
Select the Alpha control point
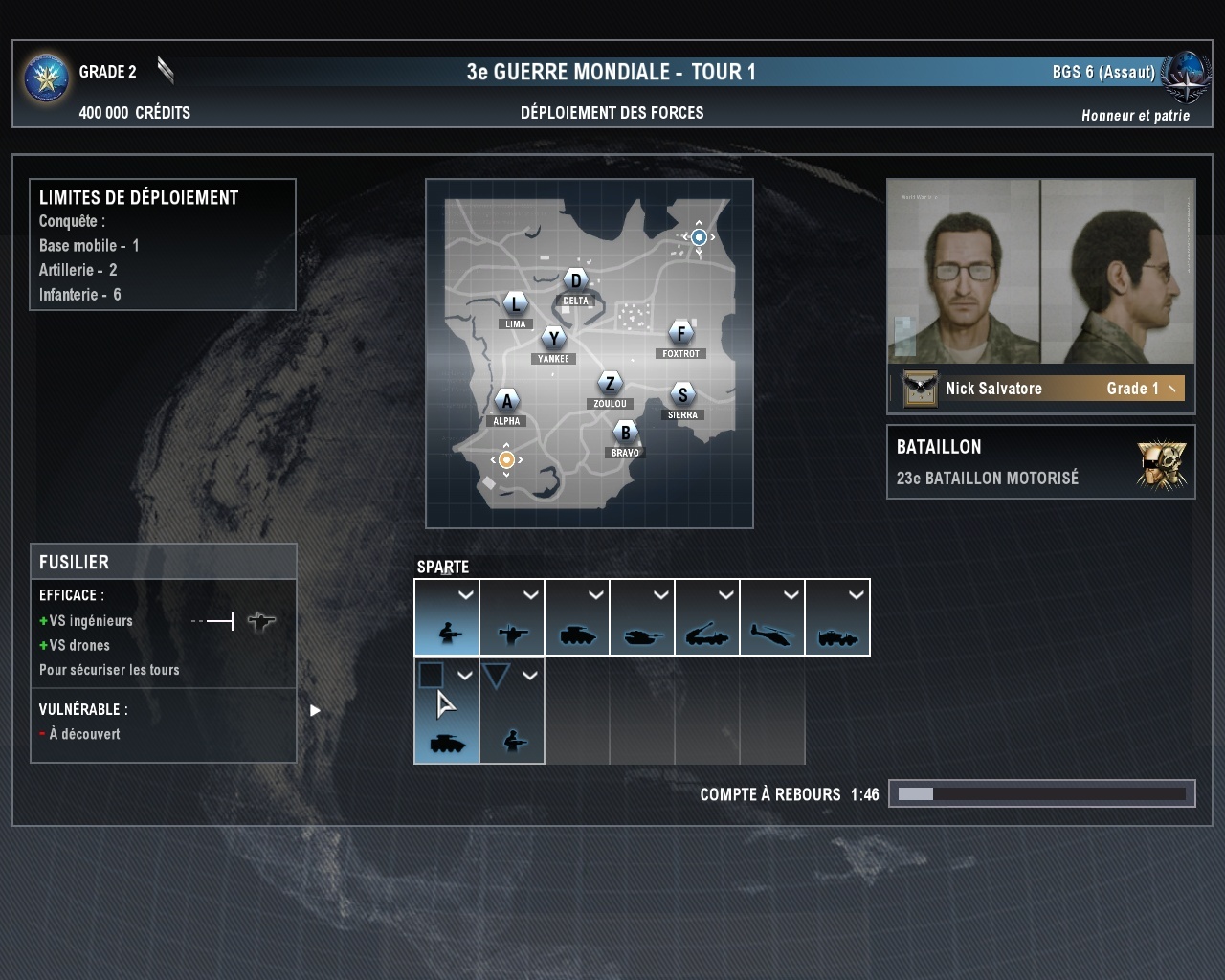506,401
